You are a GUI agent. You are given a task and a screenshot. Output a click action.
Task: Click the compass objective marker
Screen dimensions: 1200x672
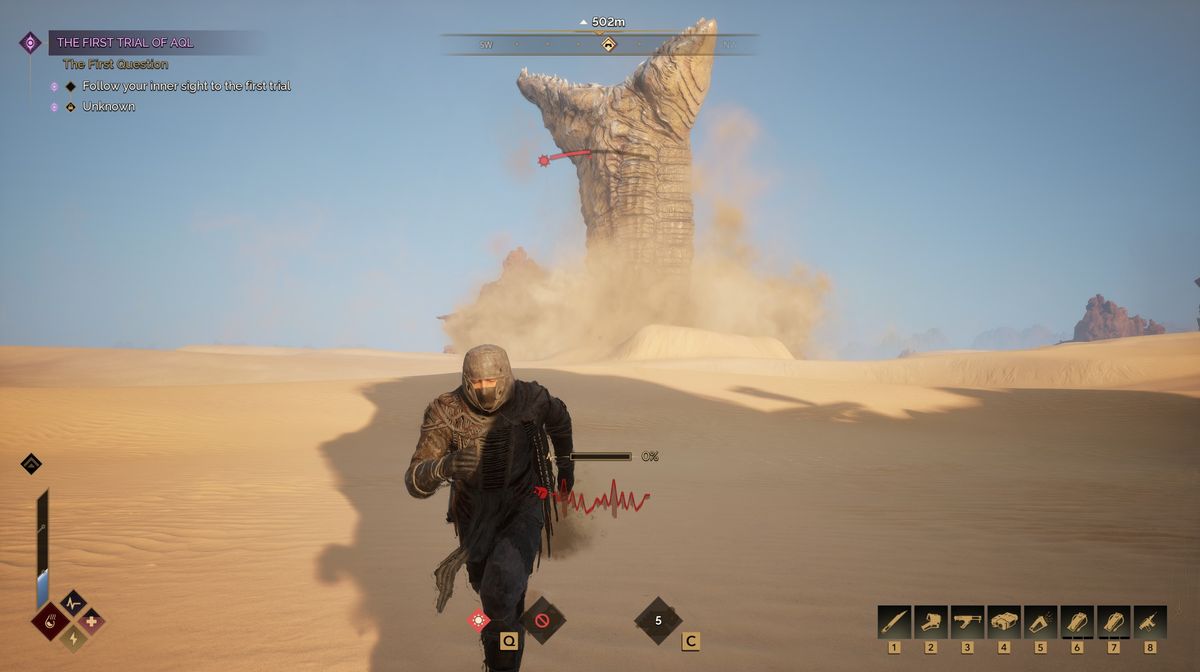click(607, 44)
